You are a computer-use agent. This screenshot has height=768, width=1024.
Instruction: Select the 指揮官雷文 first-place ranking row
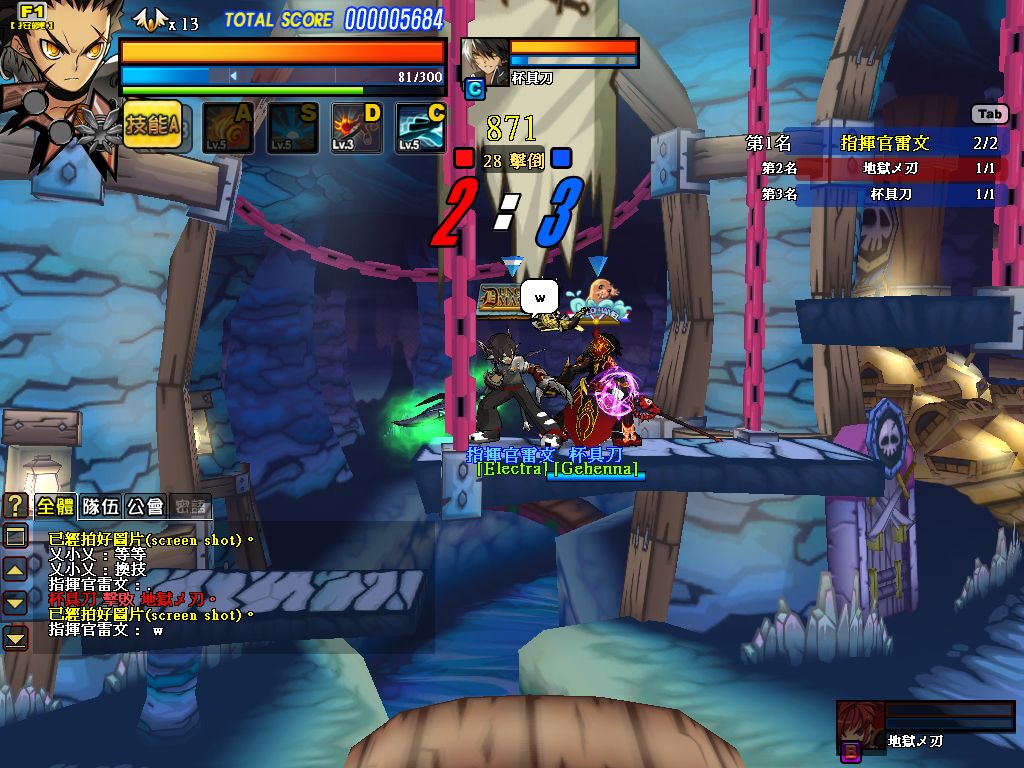(877, 143)
